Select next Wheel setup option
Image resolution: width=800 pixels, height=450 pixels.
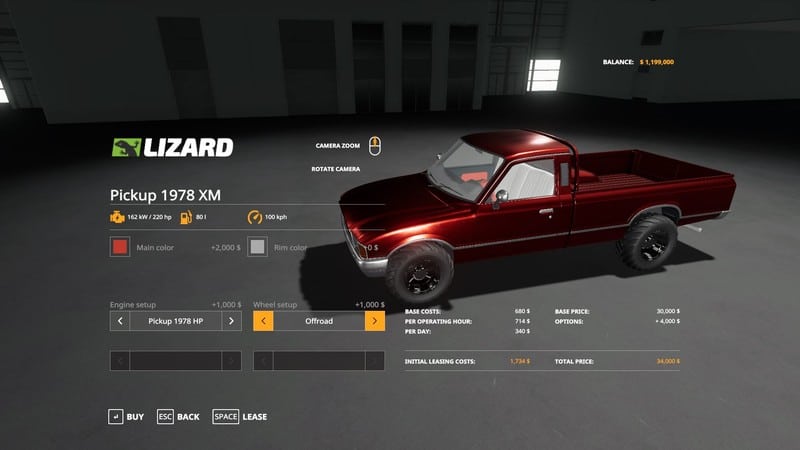(375, 321)
